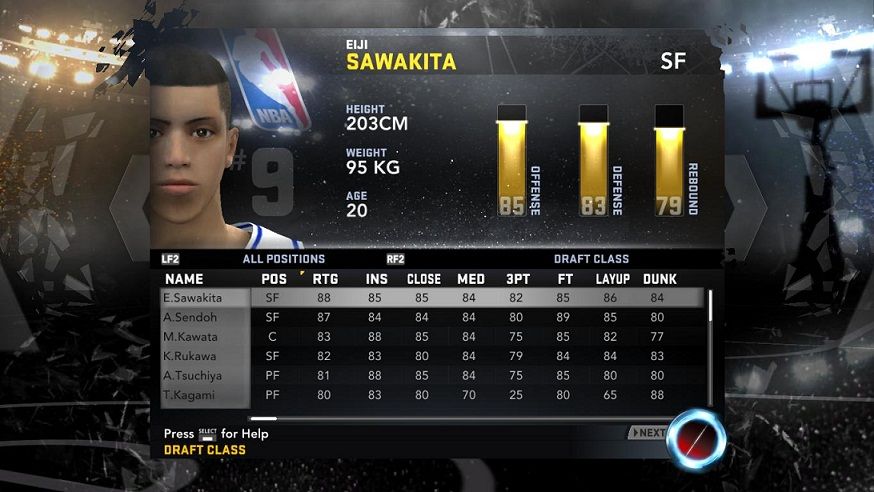Click the vertical scrollbar of the player list
Image resolution: width=874 pixels, height=492 pixels.
pos(710,306)
